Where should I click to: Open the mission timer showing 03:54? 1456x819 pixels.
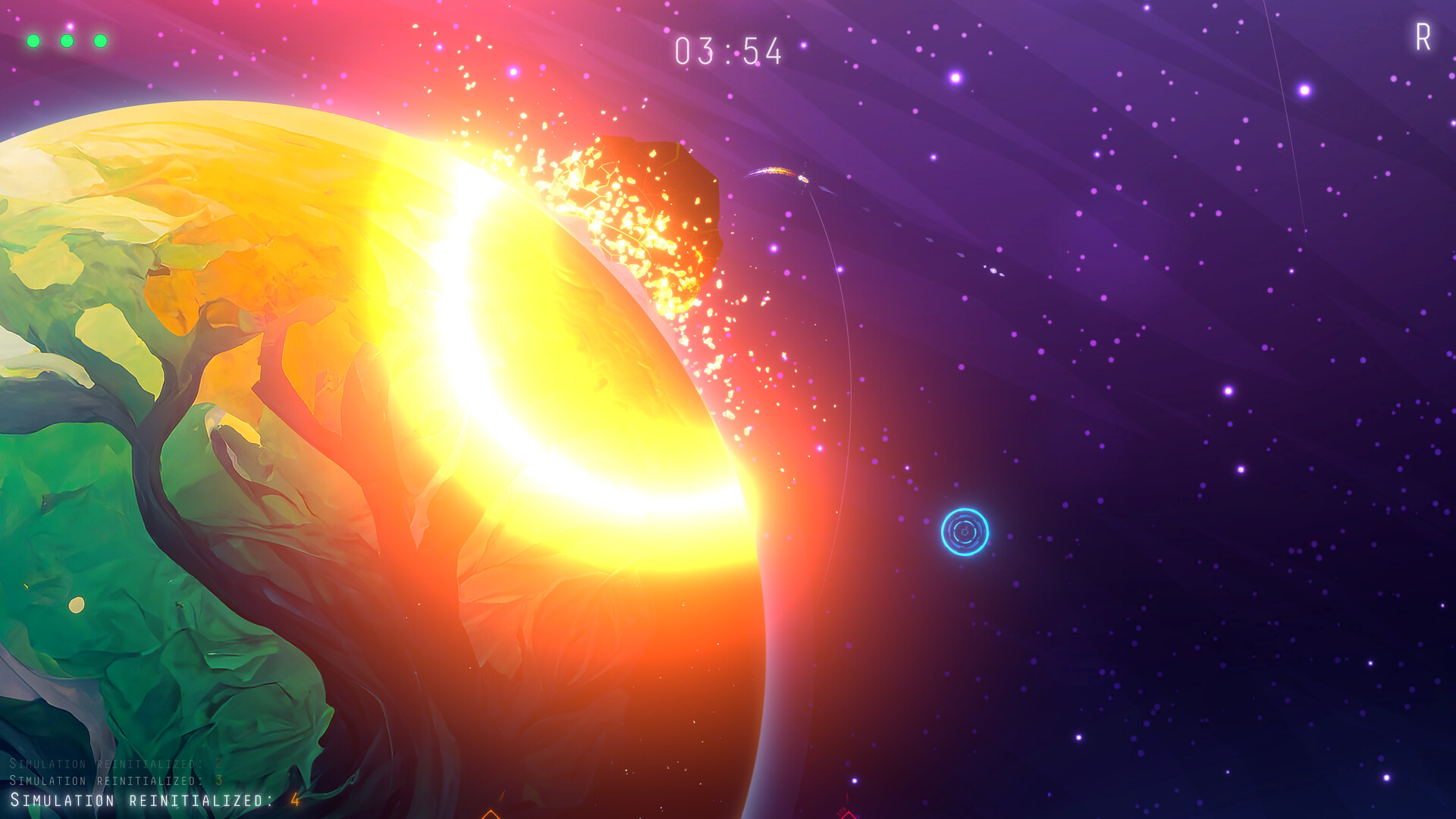pyautogui.click(x=729, y=49)
